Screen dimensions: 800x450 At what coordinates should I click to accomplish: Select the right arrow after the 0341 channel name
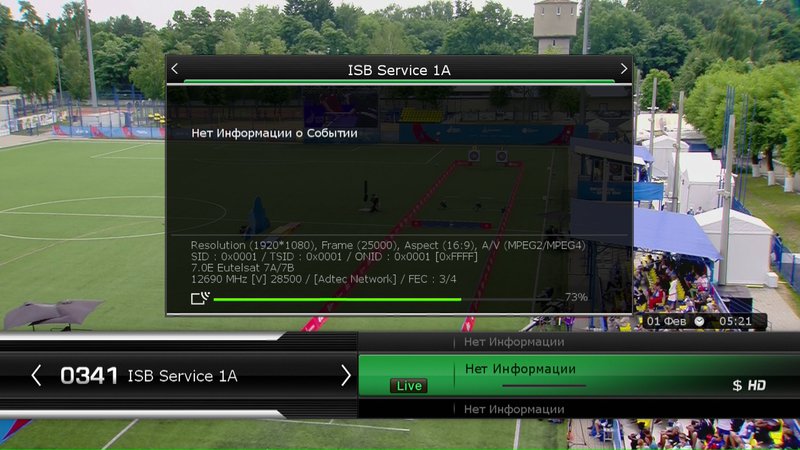(346, 375)
